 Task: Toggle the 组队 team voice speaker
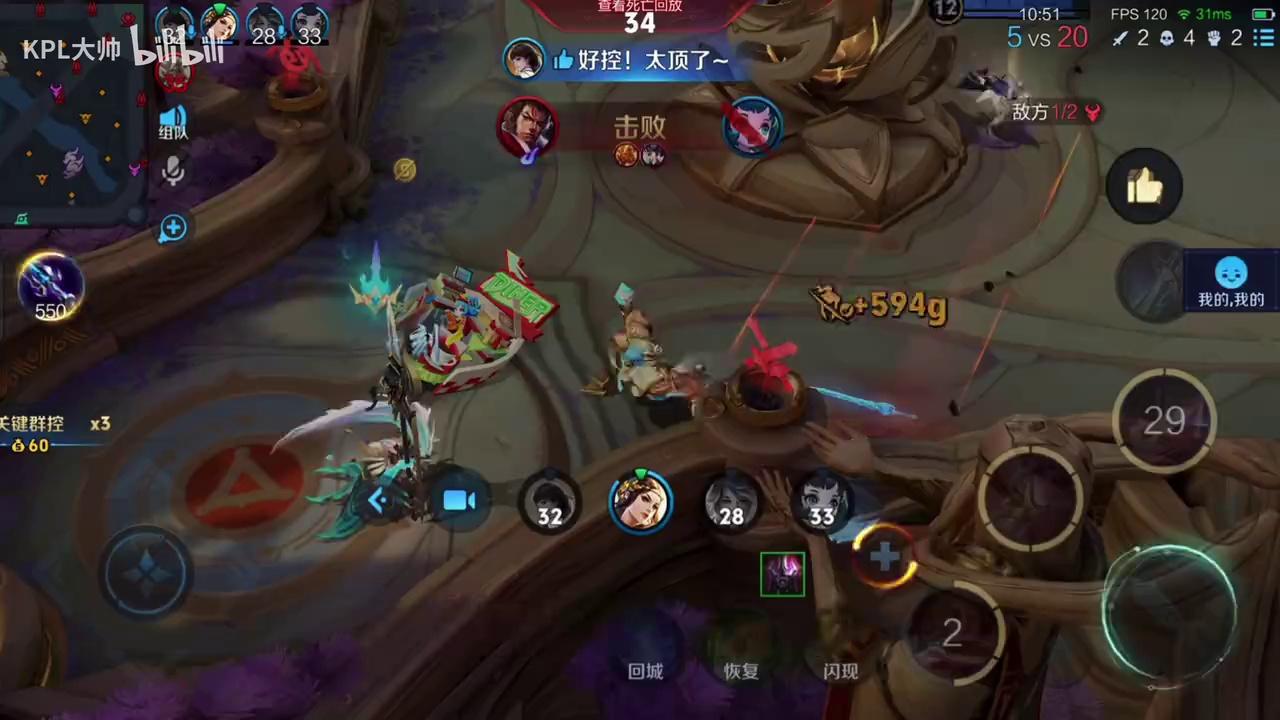tap(173, 120)
